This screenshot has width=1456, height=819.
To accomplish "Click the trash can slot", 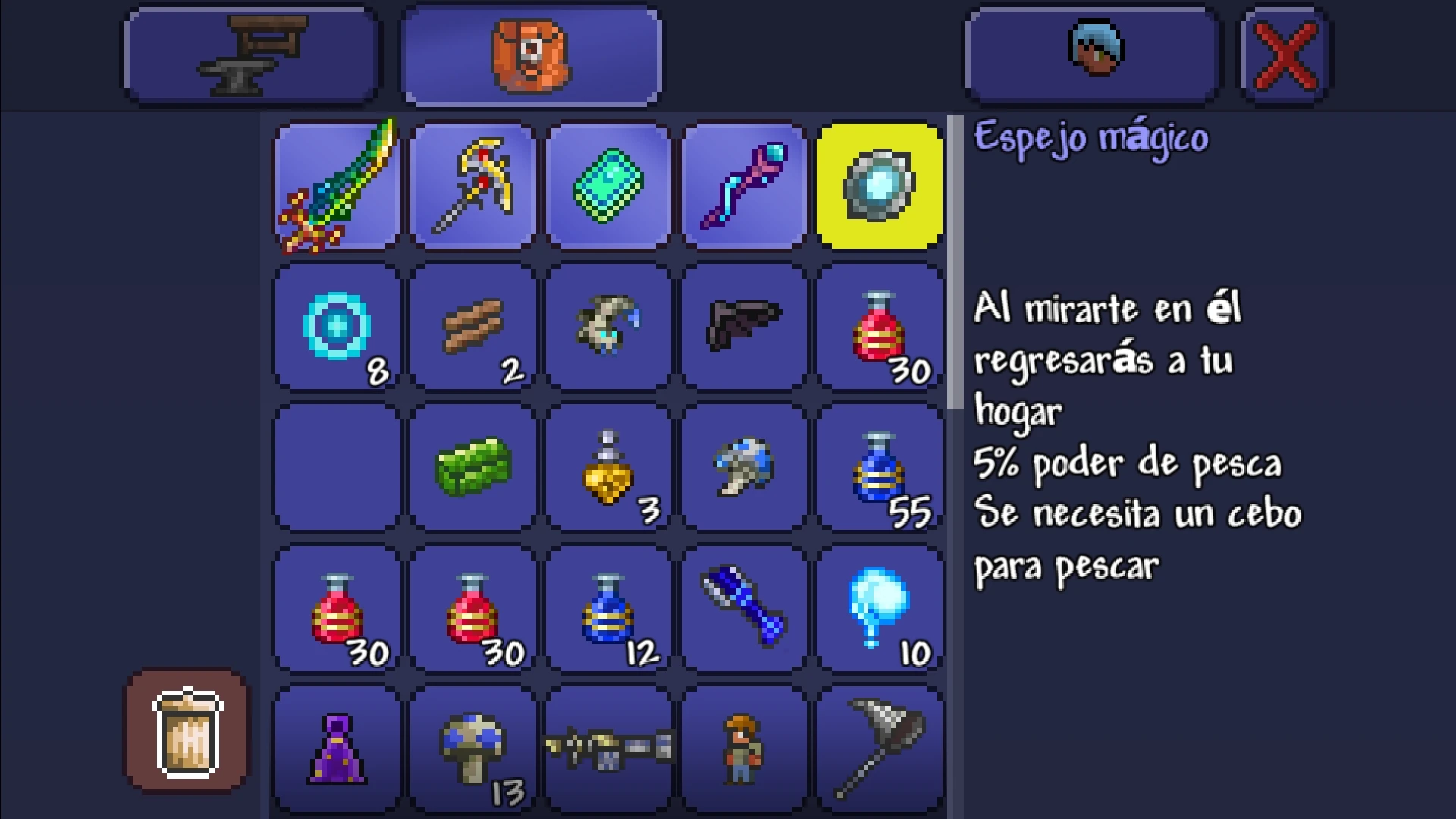I will (186, 730).
